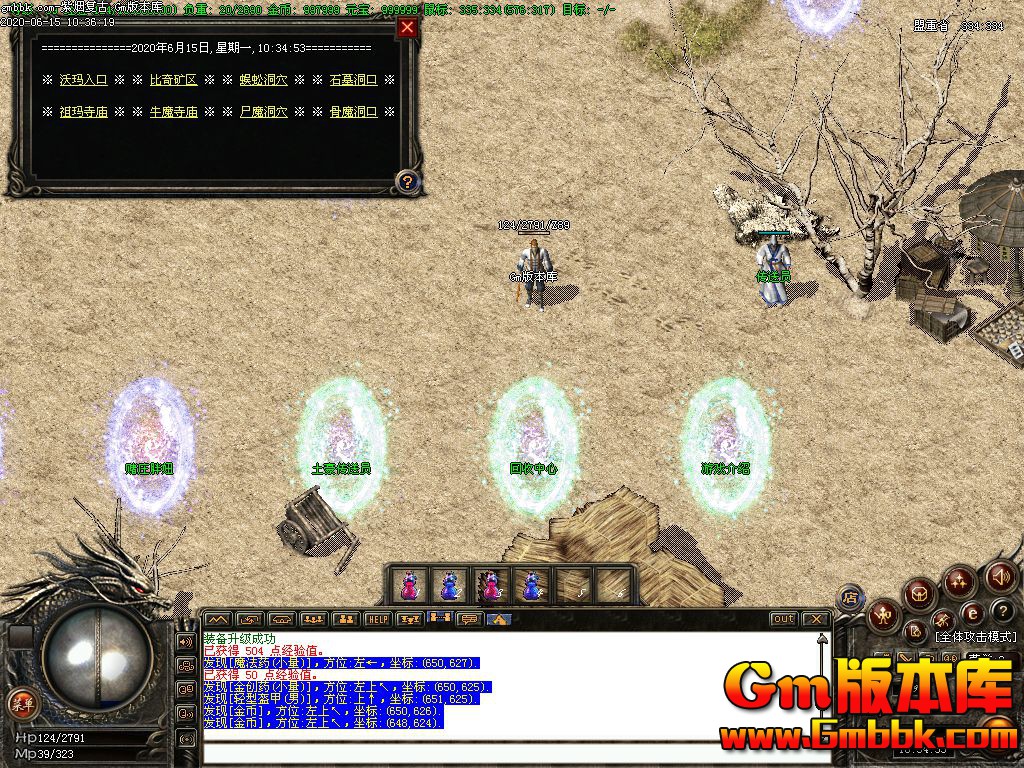Teleport to 骨魔洞口
1024x768 pixels.
(353, 112)
